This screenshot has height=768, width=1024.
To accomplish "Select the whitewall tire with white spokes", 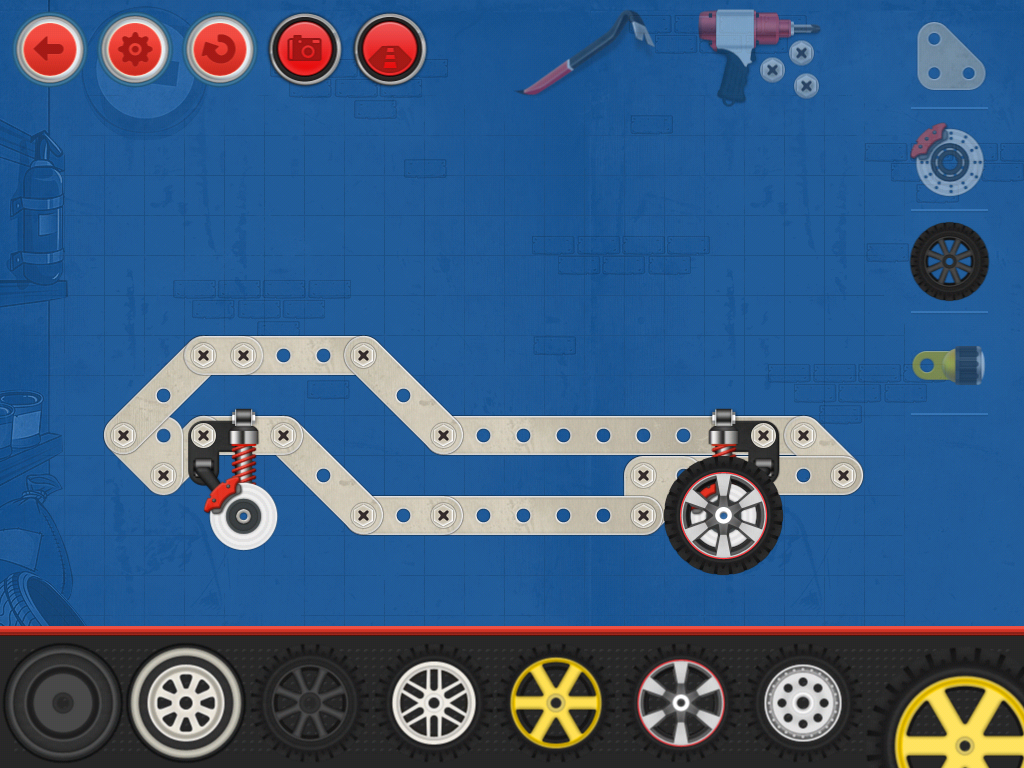I will click(x=186, y=702).
